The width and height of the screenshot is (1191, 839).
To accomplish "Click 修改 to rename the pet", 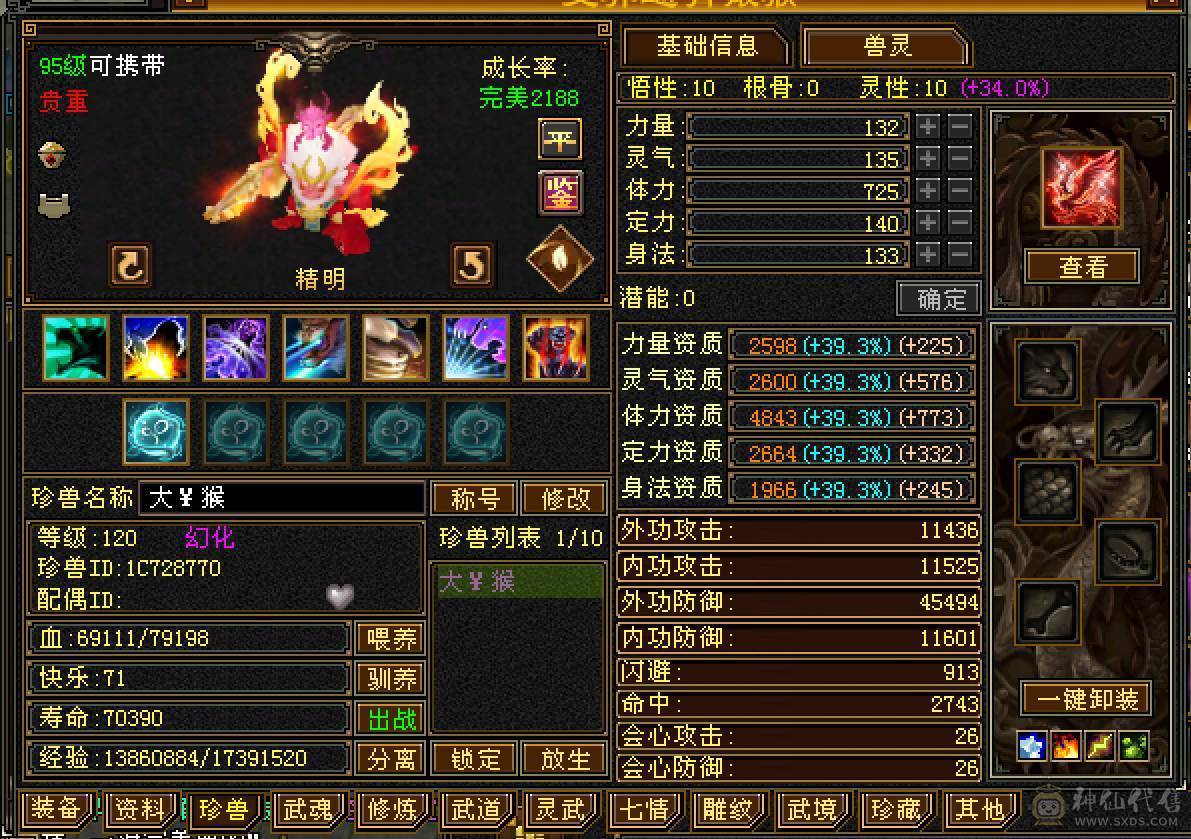I will pos(565,498).
